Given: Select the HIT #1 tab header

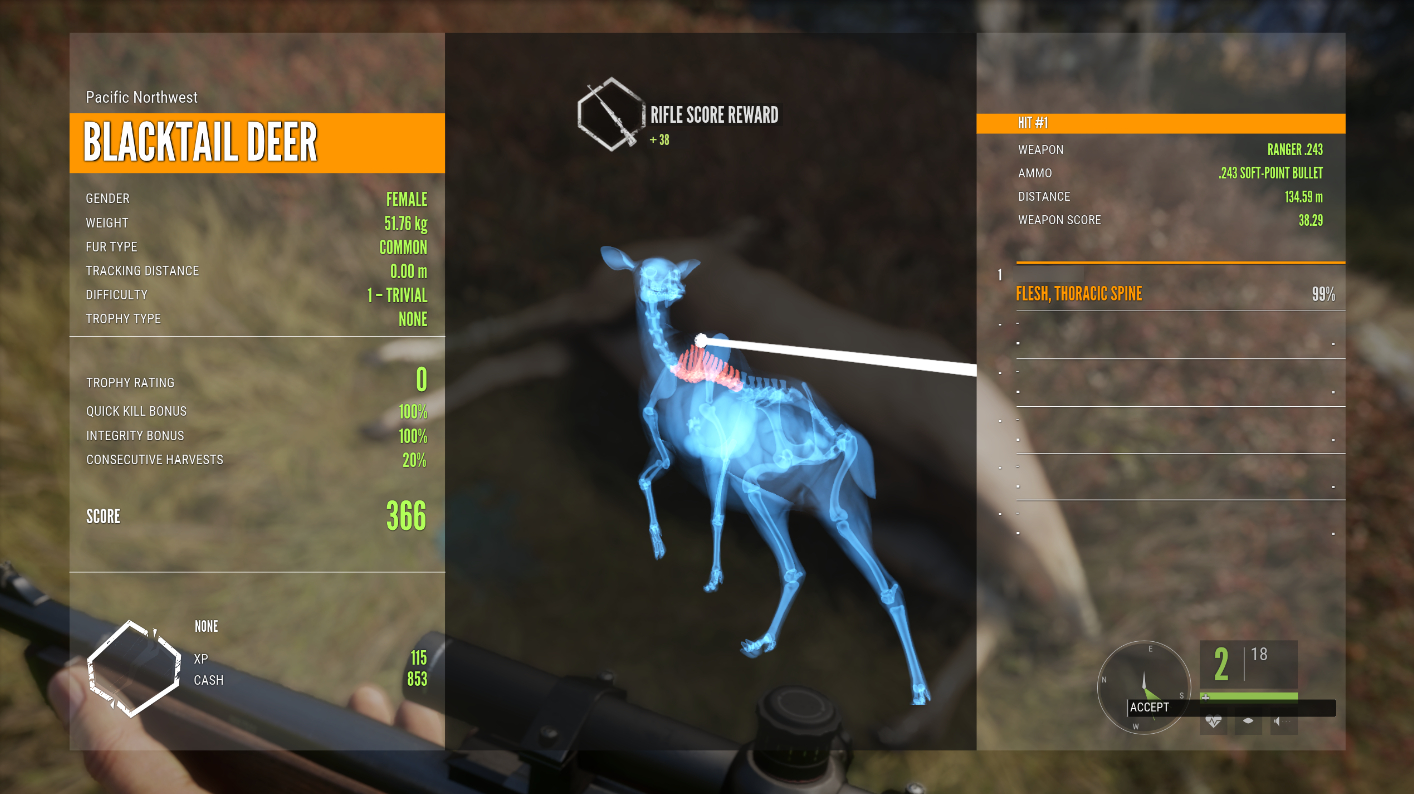Looking at the screenshot, I should (x=1160, y=123).
